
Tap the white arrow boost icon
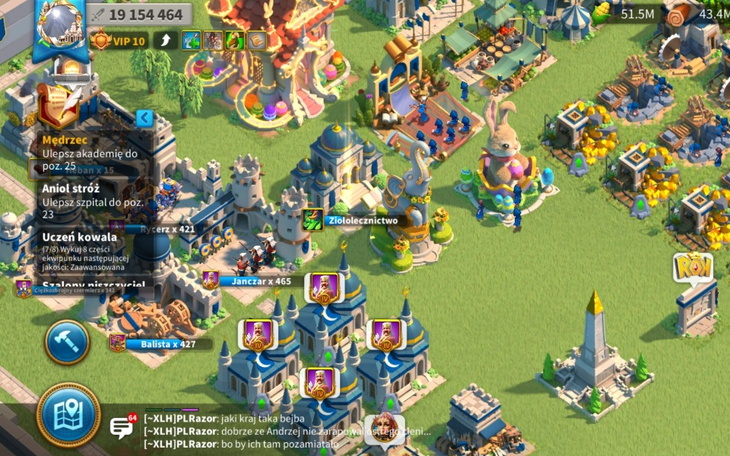pos(164,41)
